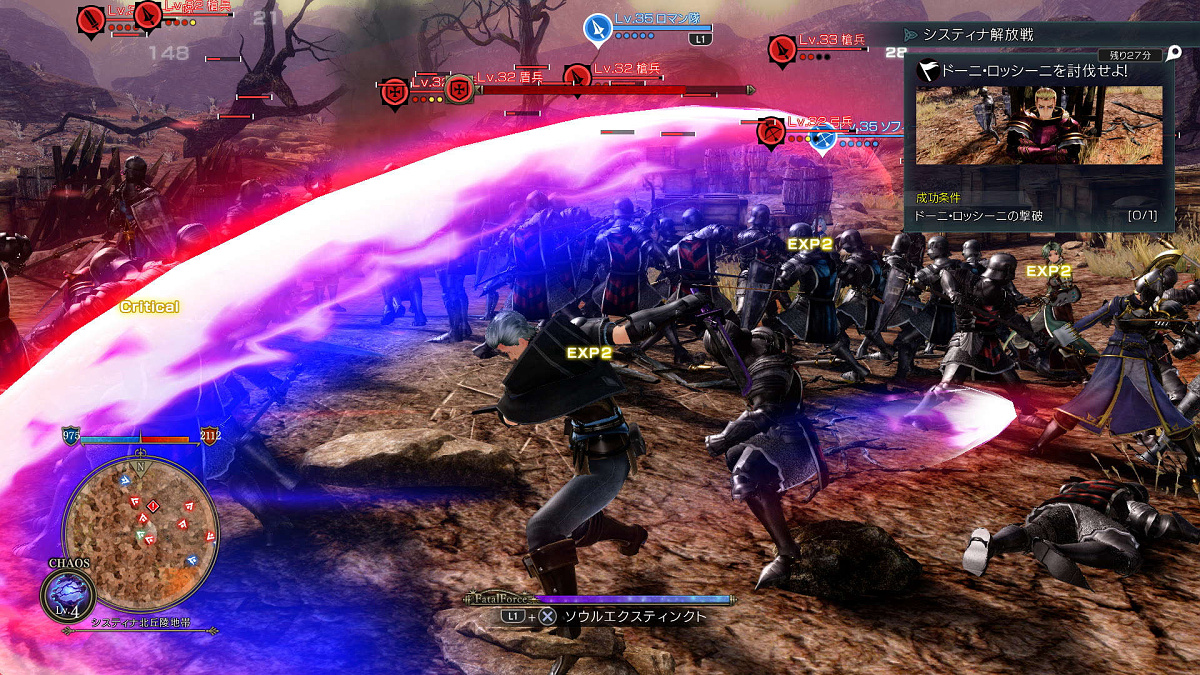Click the Doni Rossini objective thumbnail

coord(1039,125)
